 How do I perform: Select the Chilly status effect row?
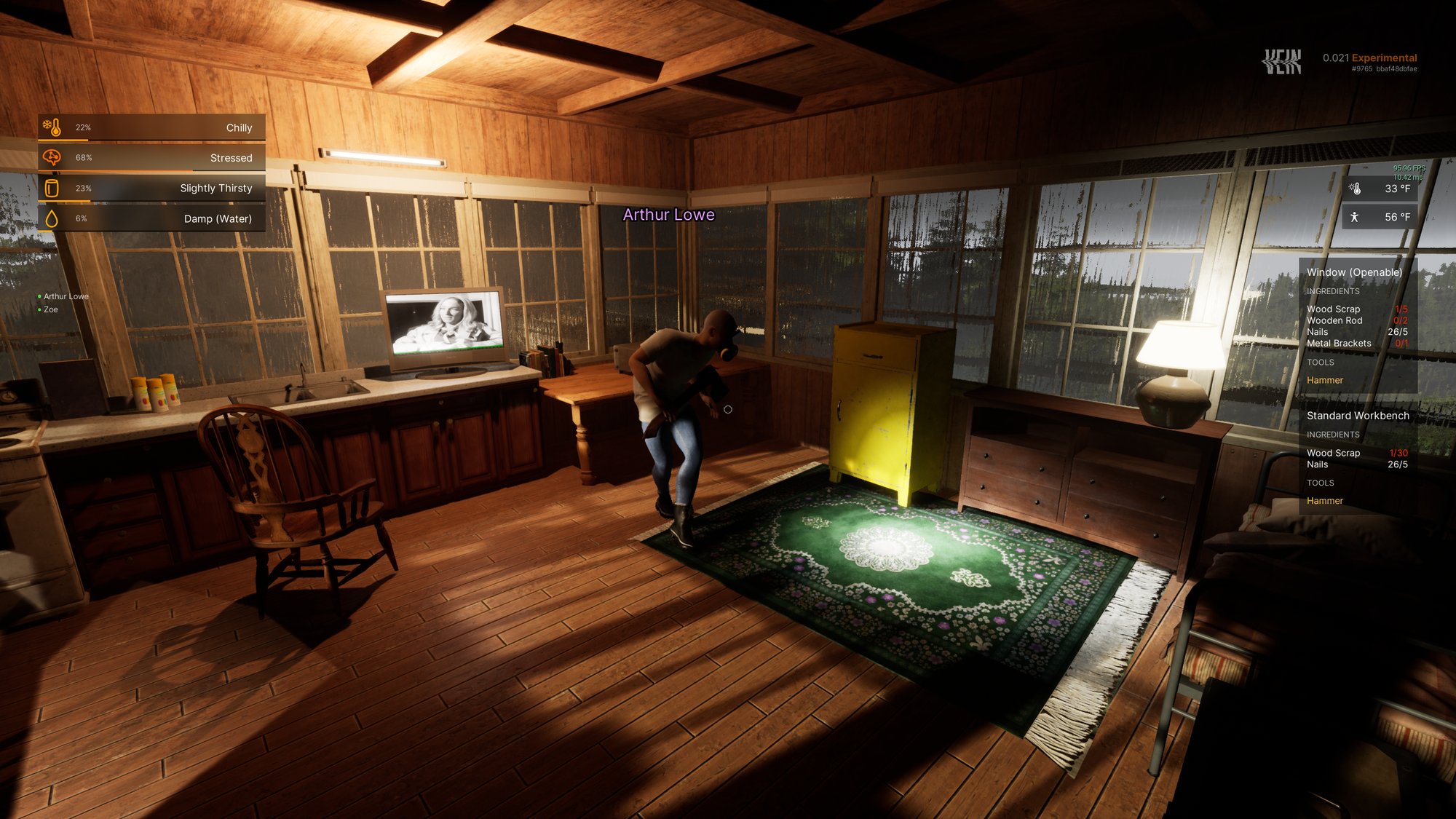(x=151, y=127)
